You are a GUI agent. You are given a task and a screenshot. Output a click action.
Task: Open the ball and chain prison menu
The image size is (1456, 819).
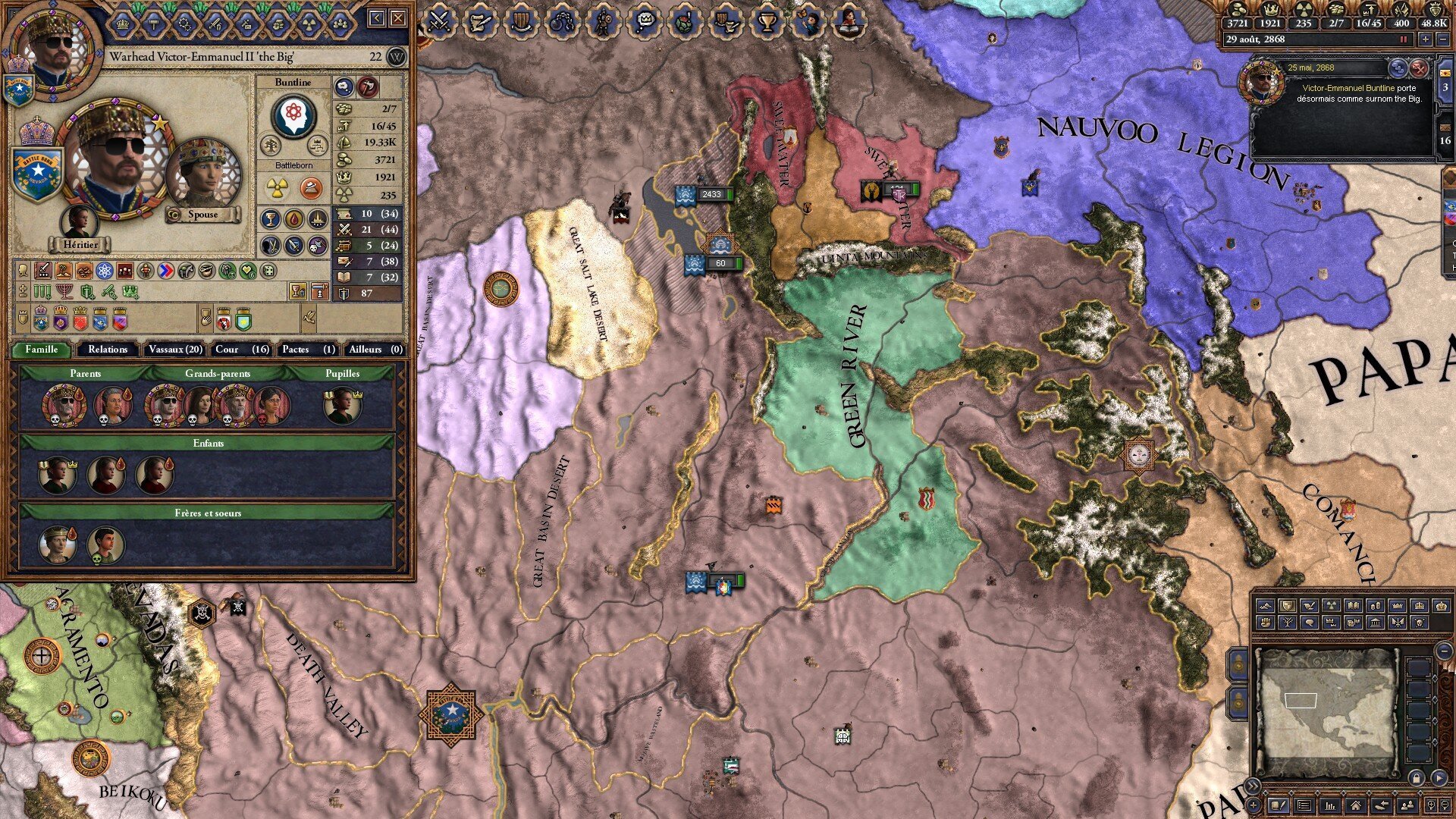(x=562, y=21)
